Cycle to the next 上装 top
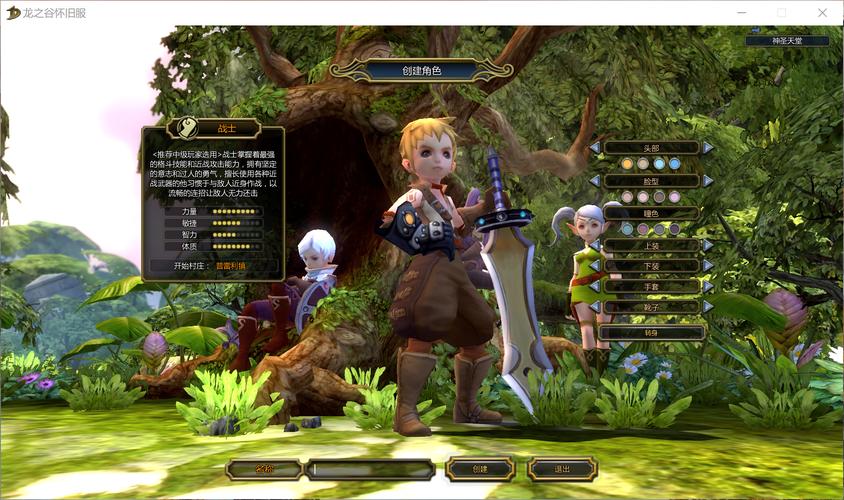Screen dimensions: 844x500 click(x=708, y=245)
